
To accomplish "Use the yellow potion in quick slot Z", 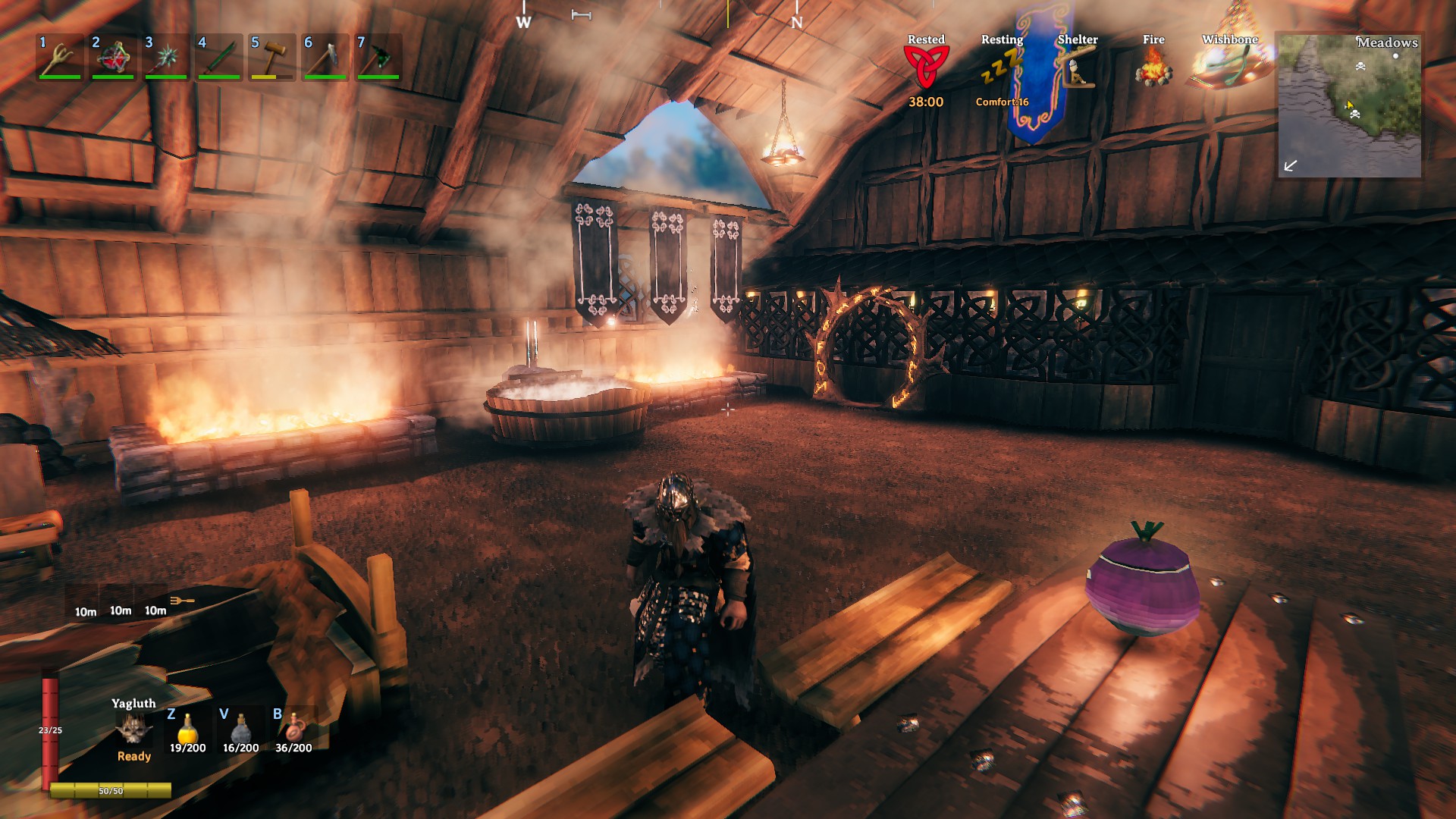I will tap(187, 729).
